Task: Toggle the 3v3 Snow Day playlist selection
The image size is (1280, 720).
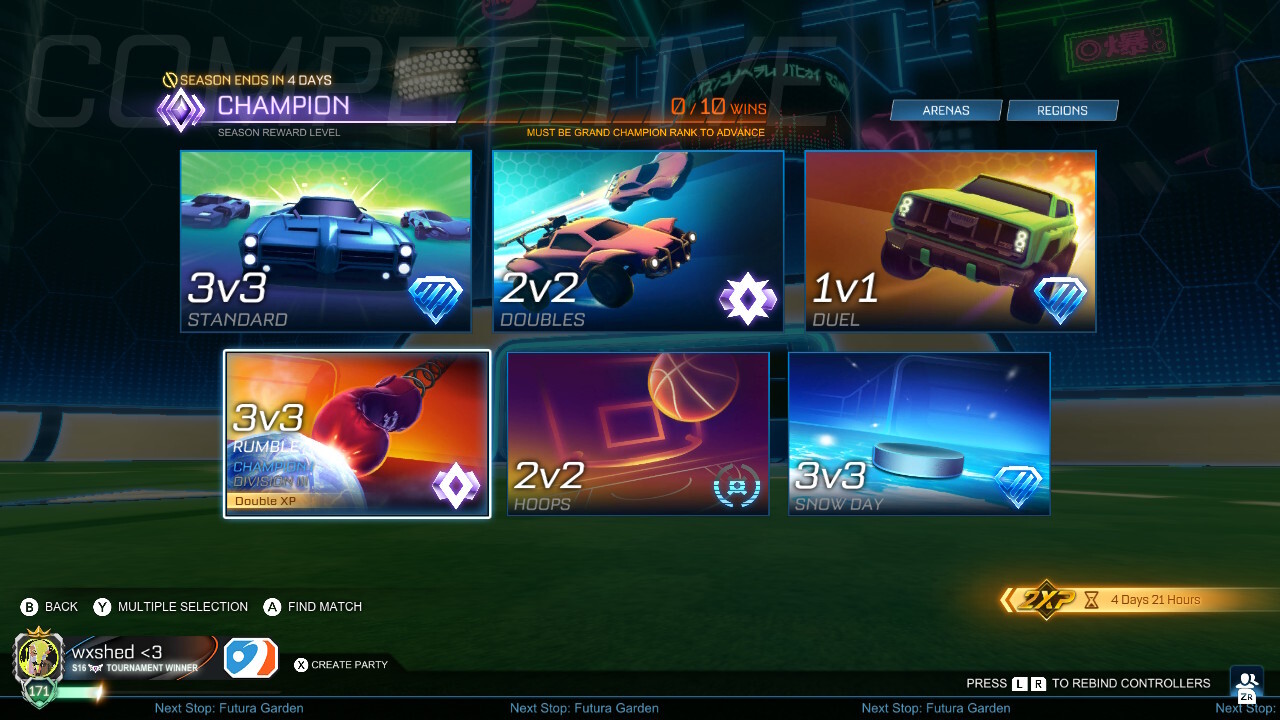Action: [918, 433]
